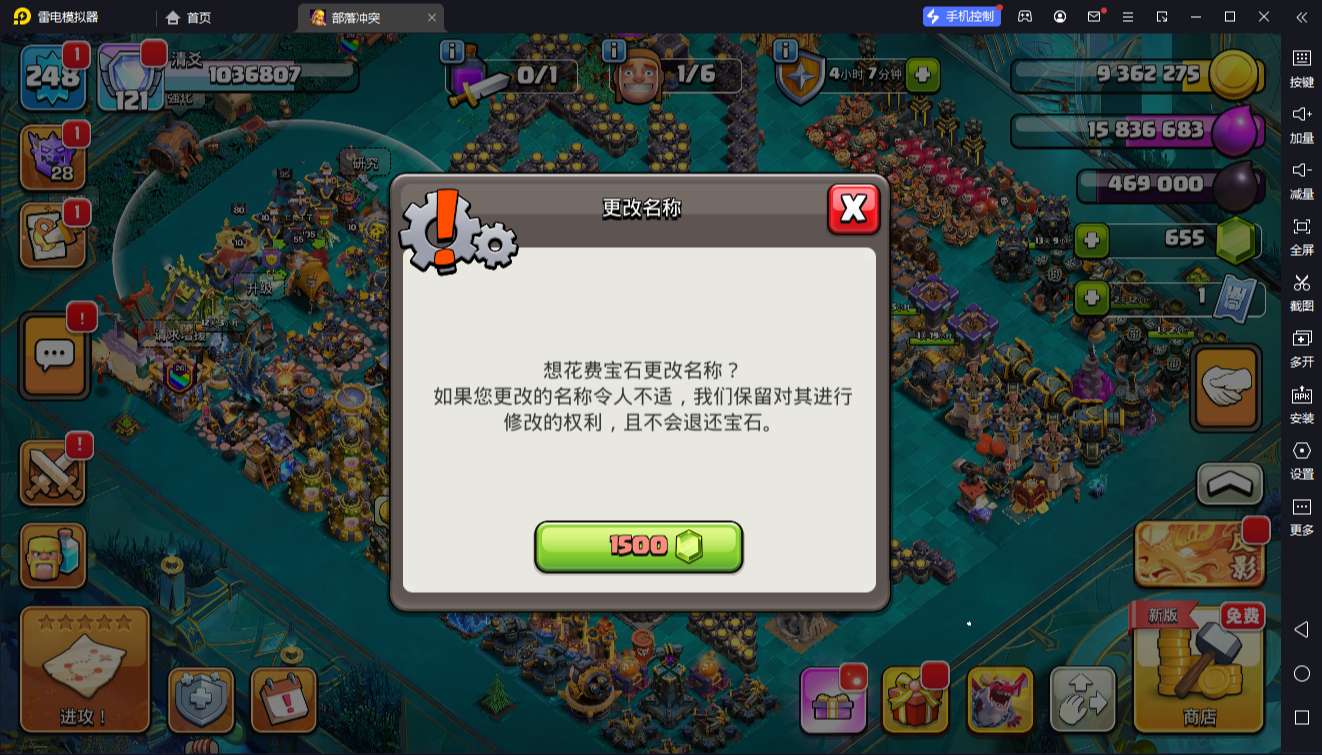Open the purple gift box icon

[x=835, y=700]
